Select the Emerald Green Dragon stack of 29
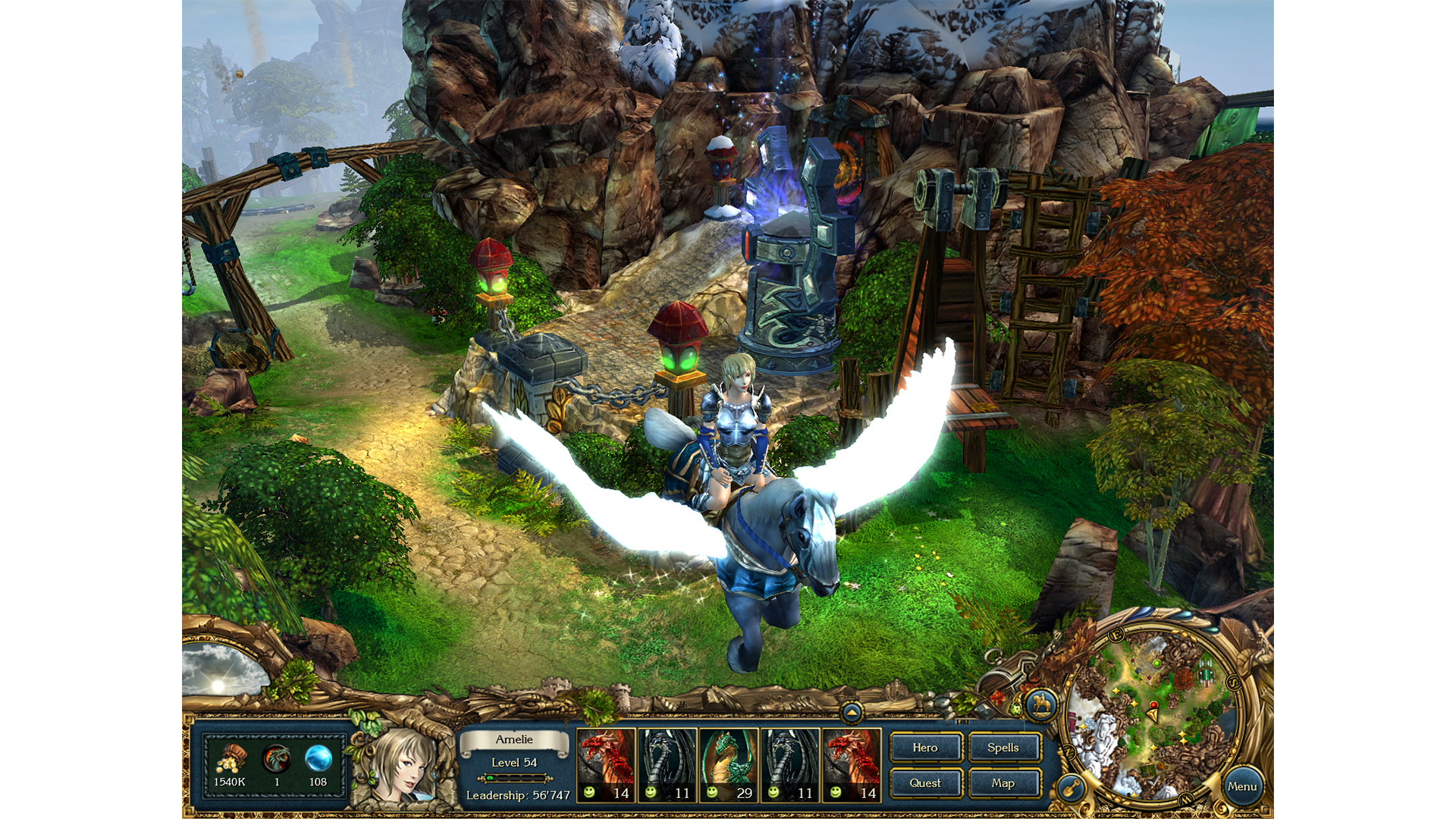The image size is (1456, 819). coord(728,766)
